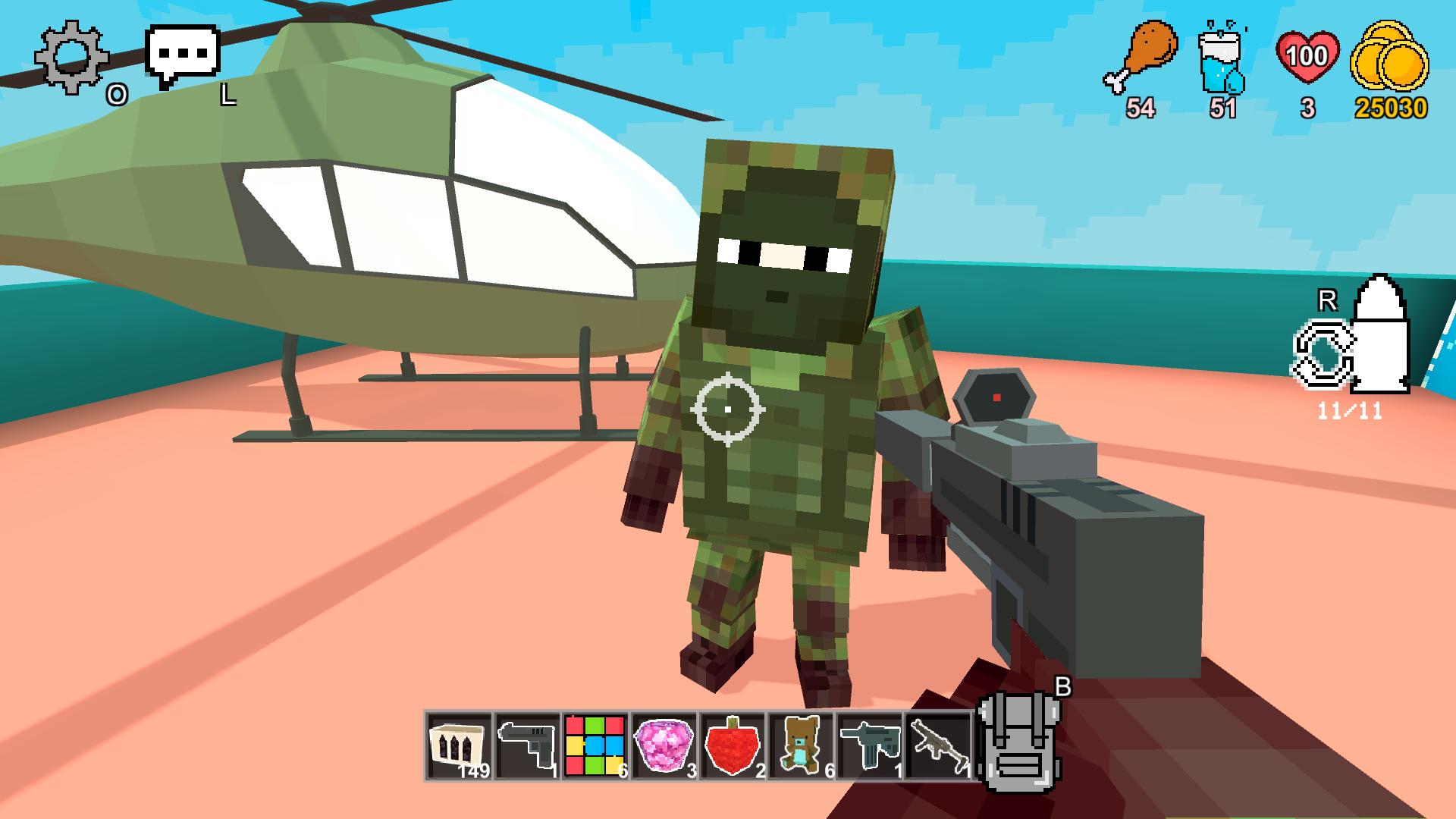Open the chat speech bubble
Viewport: 1456px width, 819px height.
[x=182, y=53]
